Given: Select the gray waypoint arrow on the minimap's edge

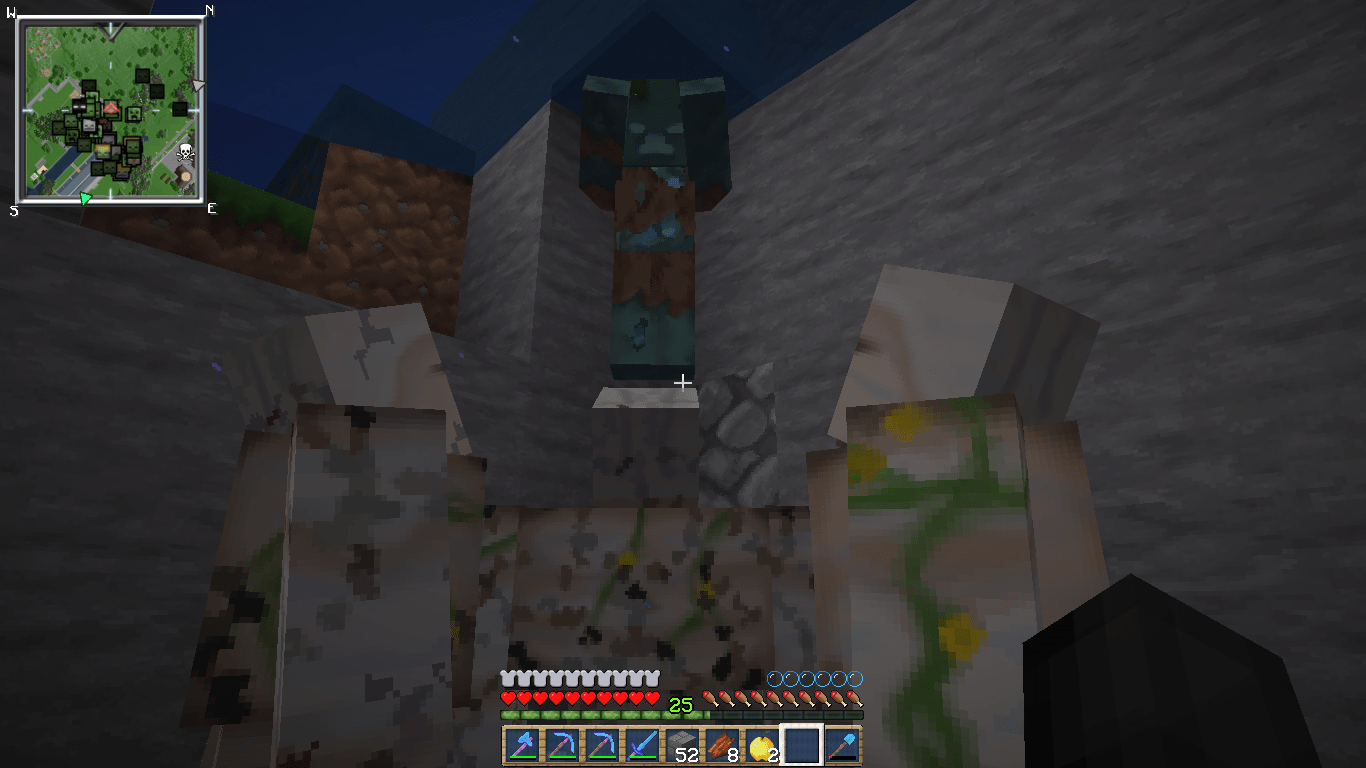Looking at the screenshot, I should point(198,86).
